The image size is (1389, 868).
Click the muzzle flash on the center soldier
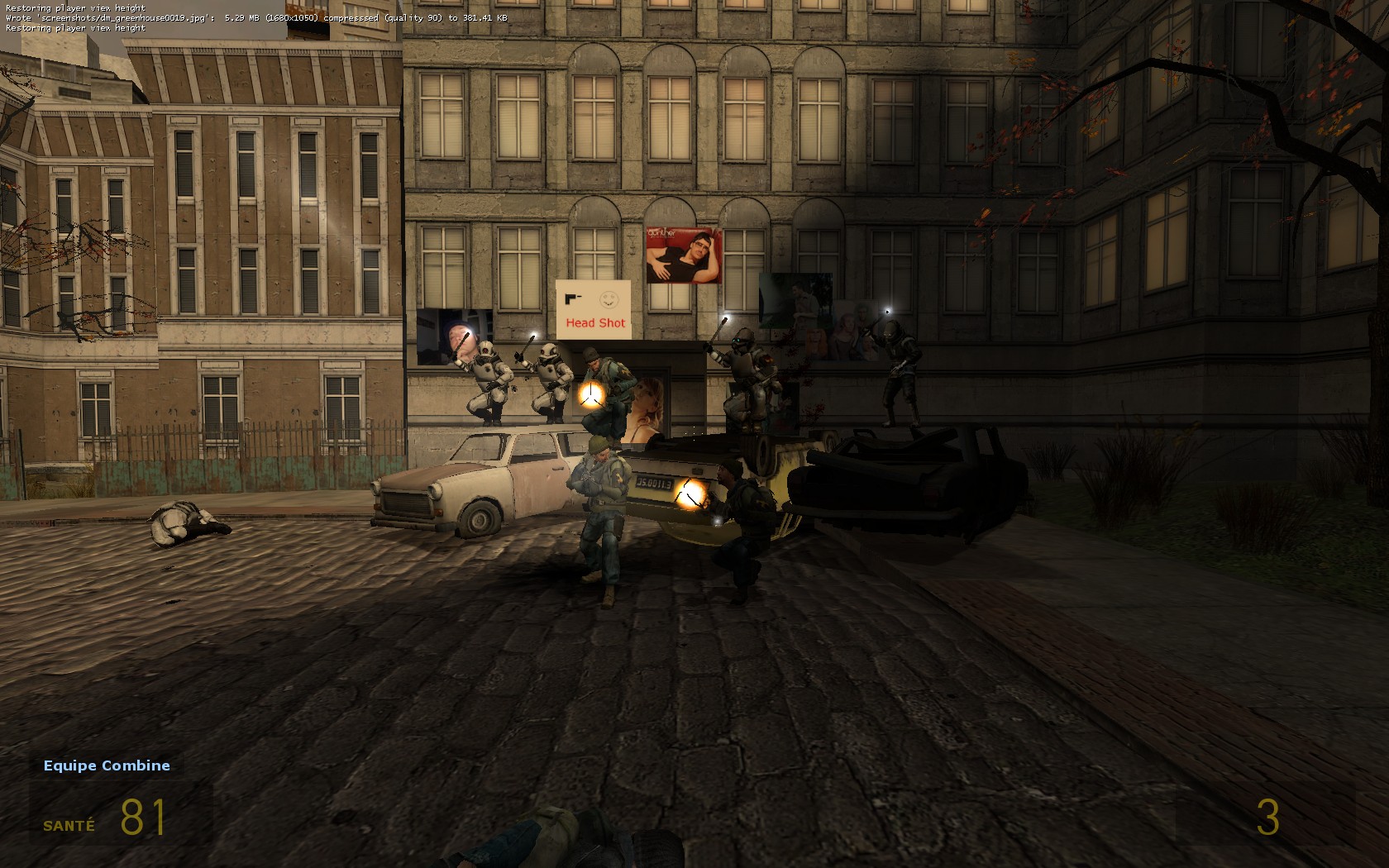point(592,396)
